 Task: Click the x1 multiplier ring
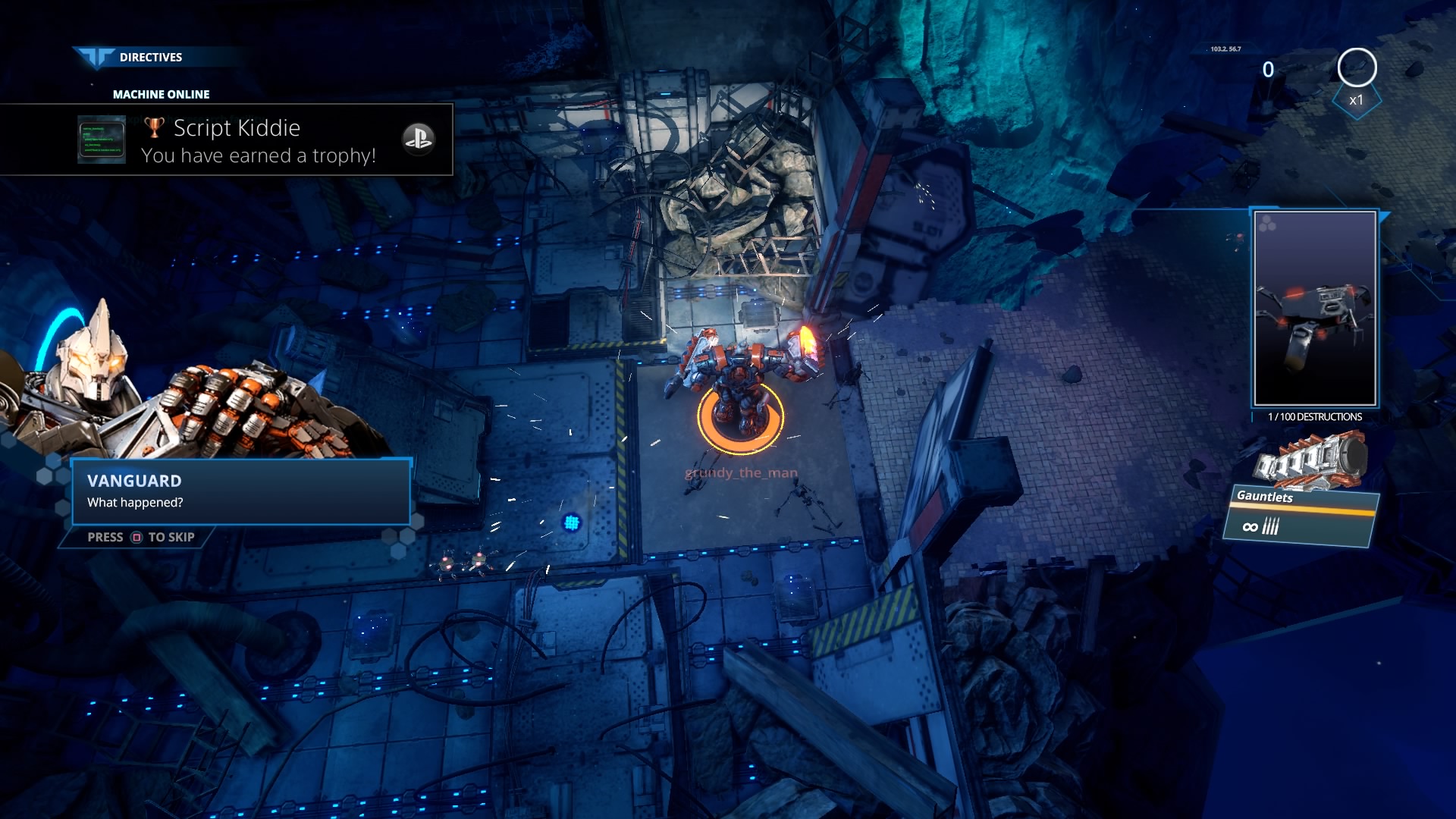pyautogui.click(x=1357, y=69)
